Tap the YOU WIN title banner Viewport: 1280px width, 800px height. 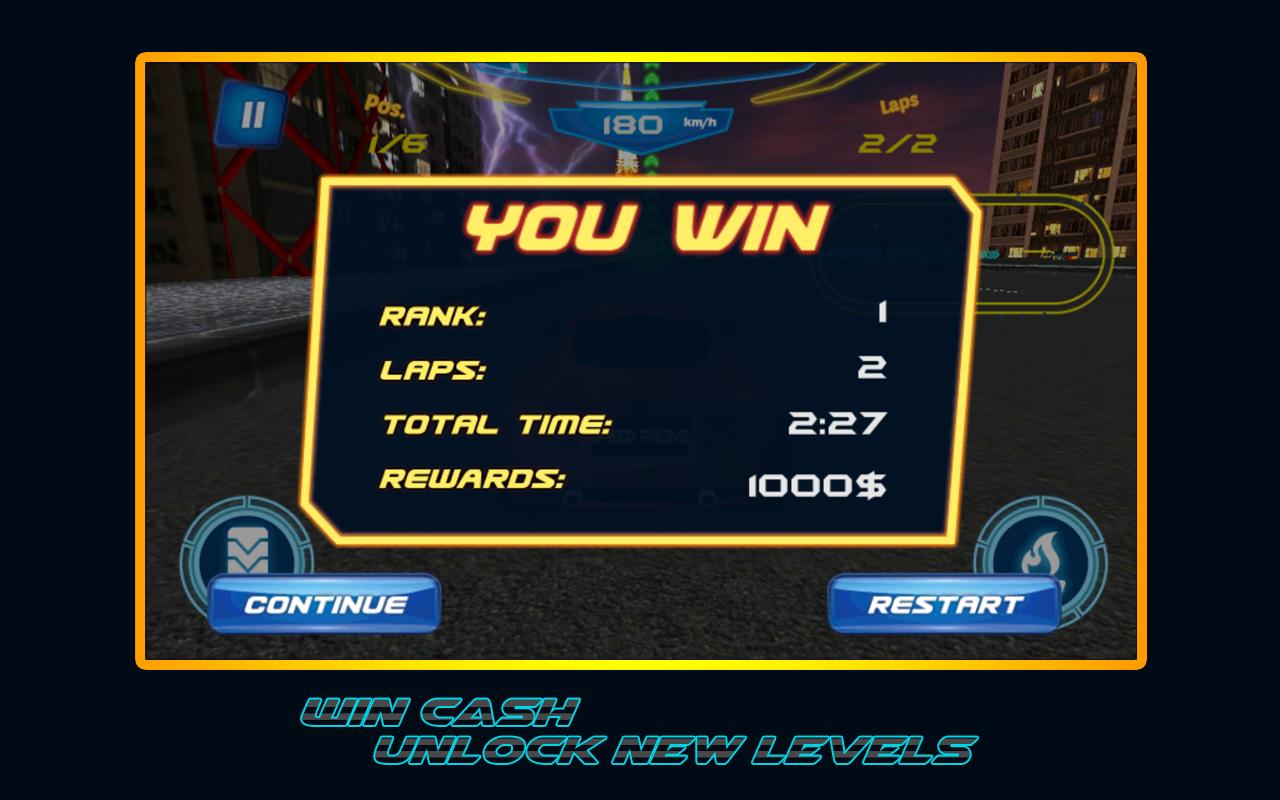coord(649,227)
